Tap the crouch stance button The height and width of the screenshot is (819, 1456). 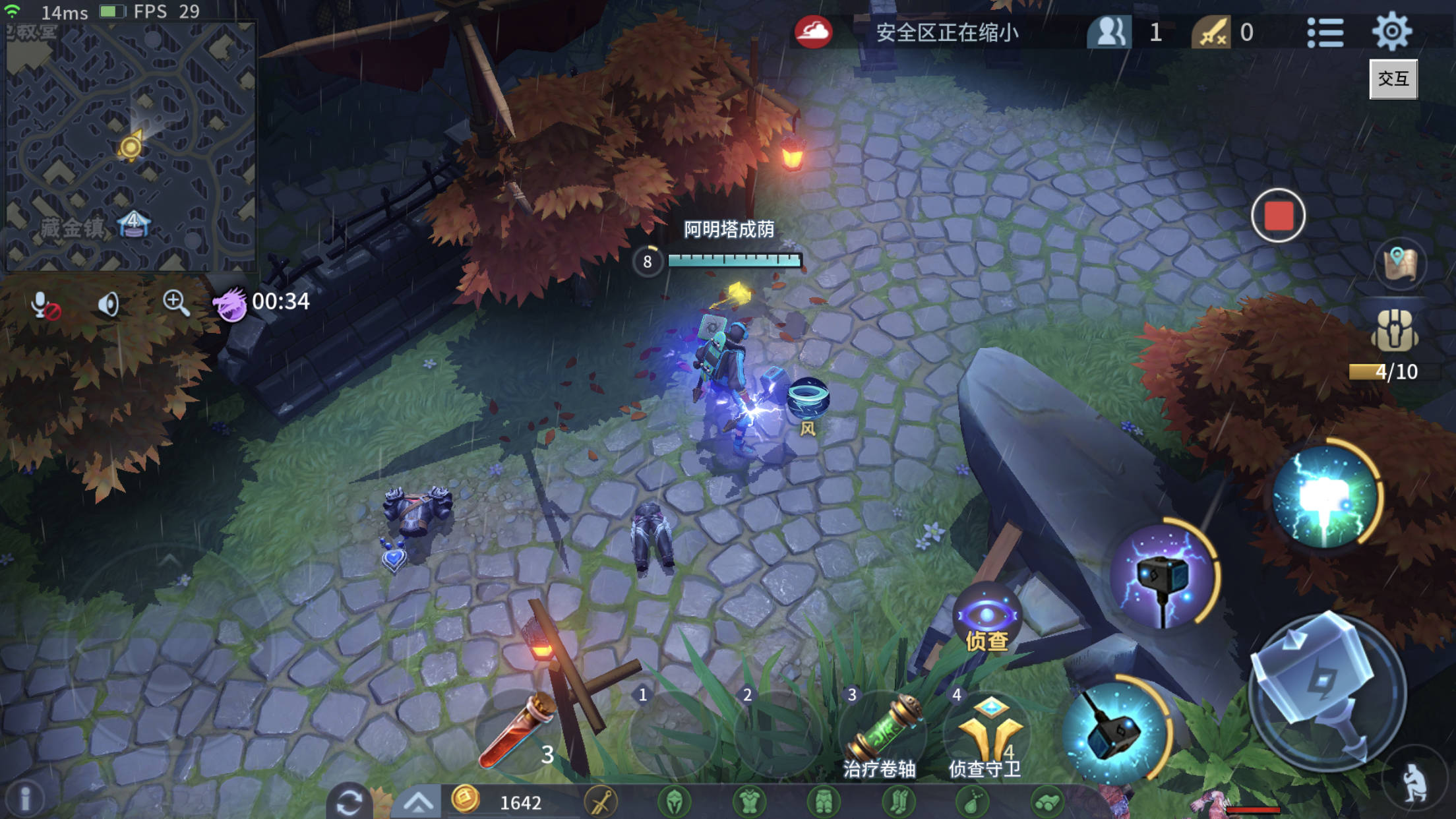tap(1414, 783)
